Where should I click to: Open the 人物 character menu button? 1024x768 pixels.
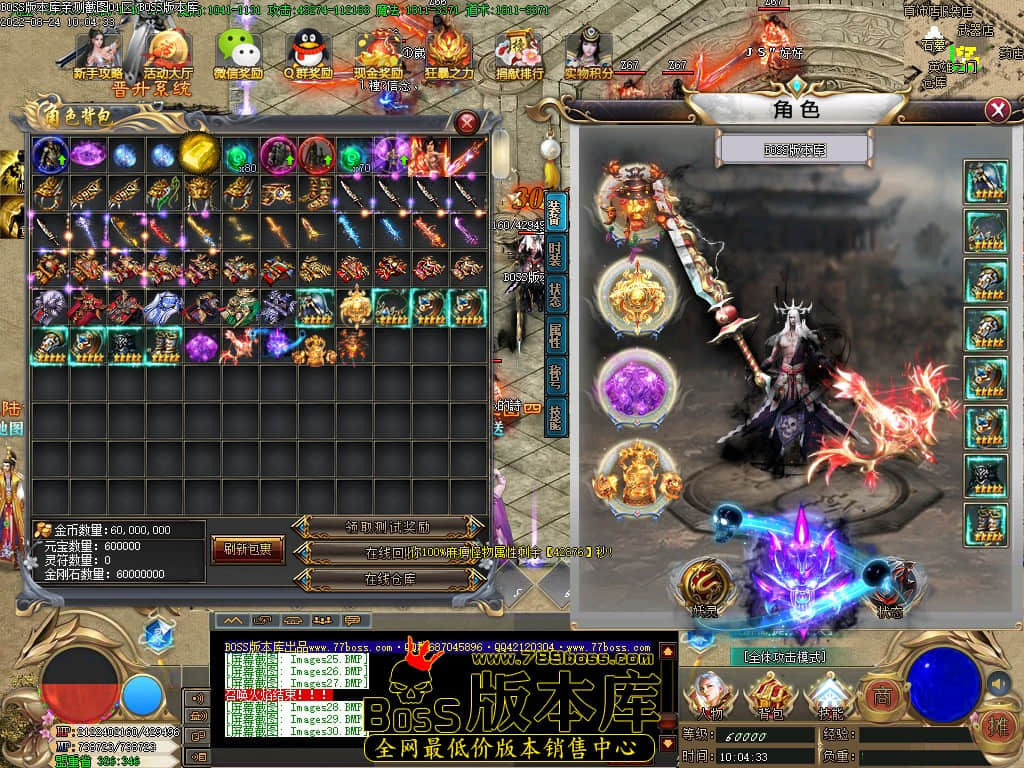(x=711, y=696)
